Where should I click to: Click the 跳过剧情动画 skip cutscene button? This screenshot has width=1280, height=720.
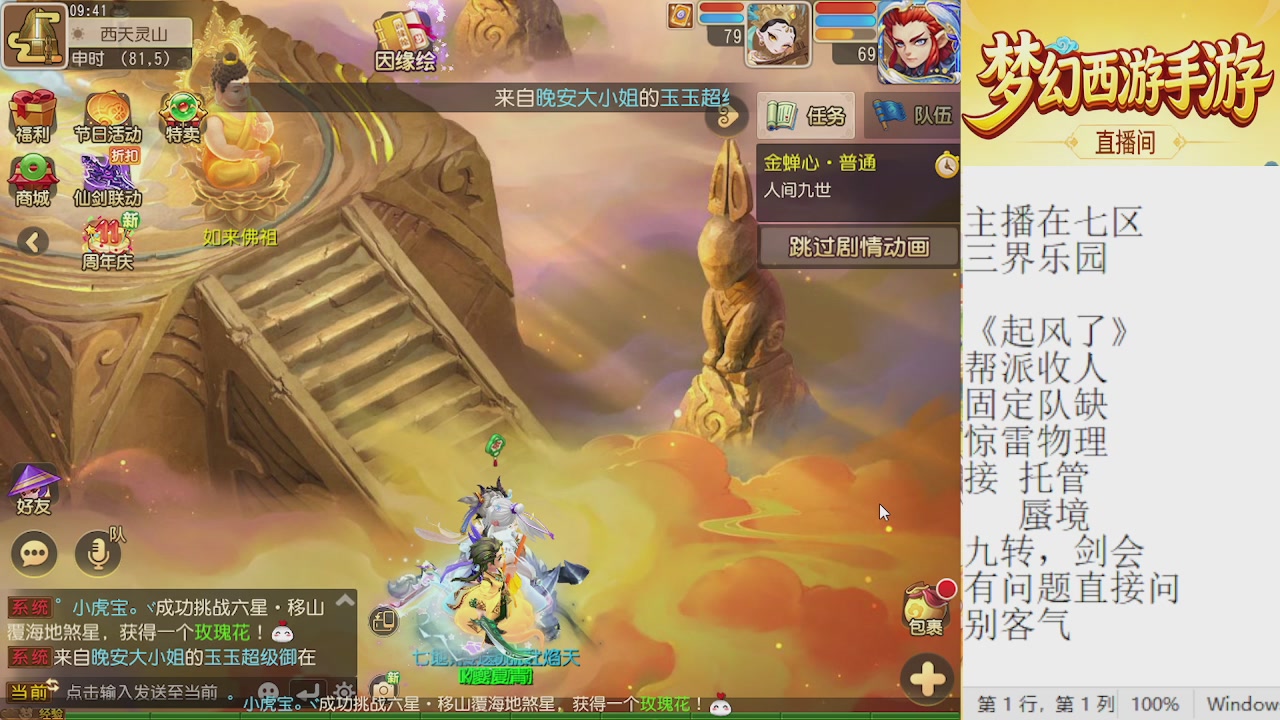pos(858,246)
